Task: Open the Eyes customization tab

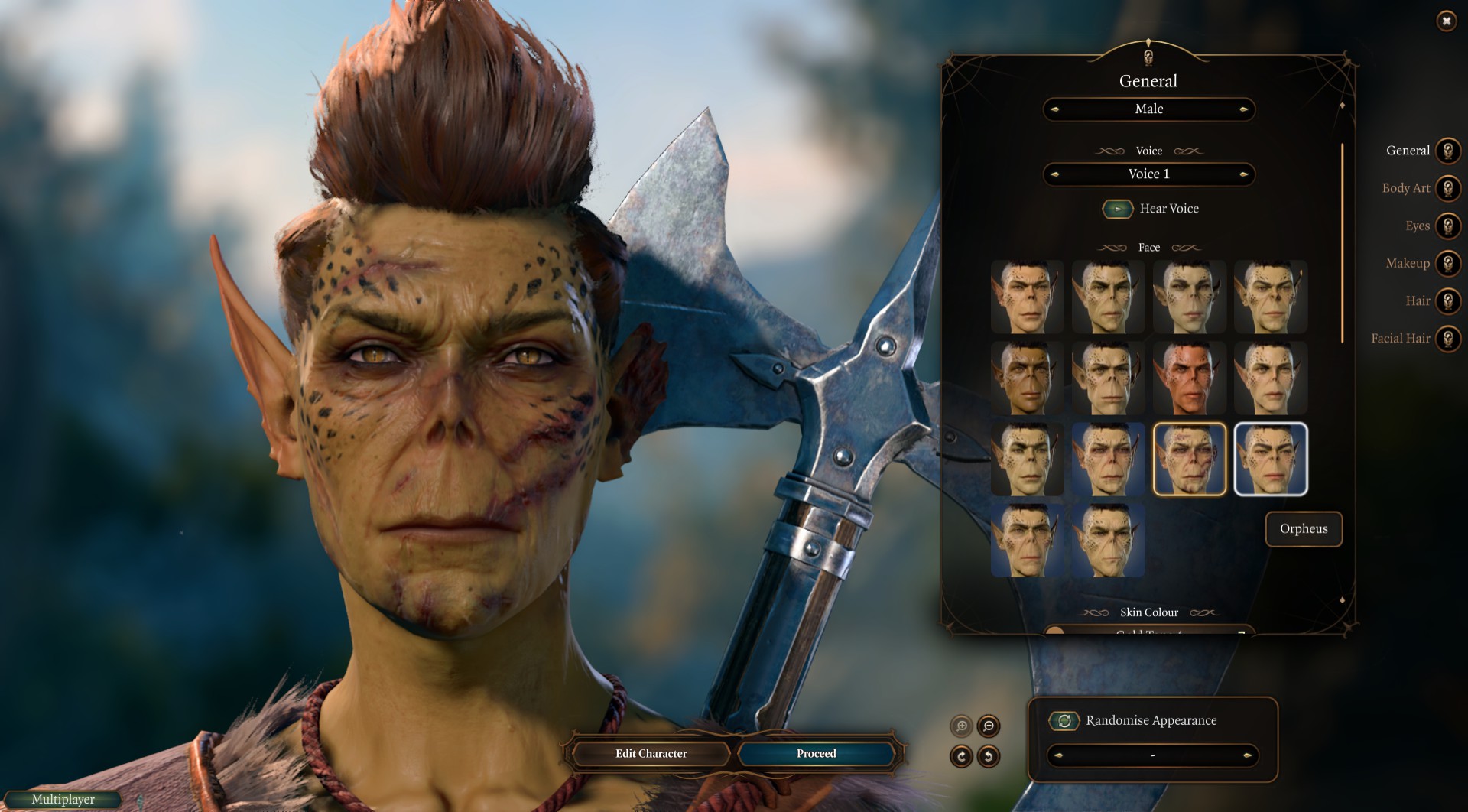Action: [x=1447, y=226]
